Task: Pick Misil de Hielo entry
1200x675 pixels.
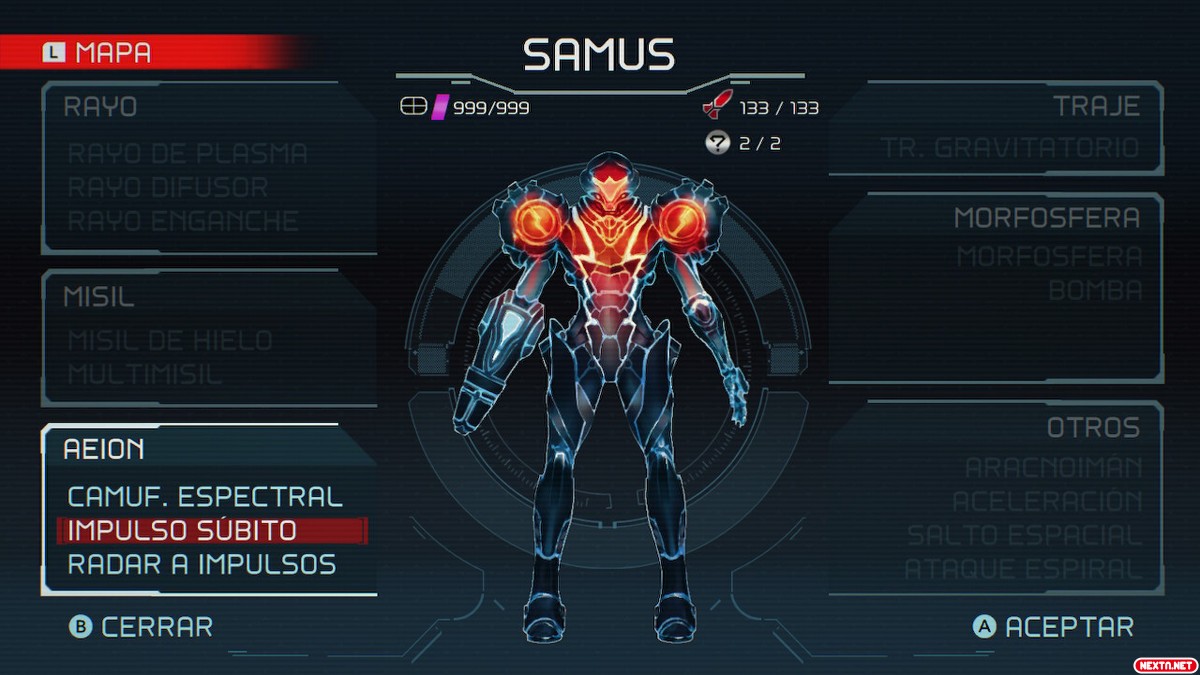Action: (170, 341)
